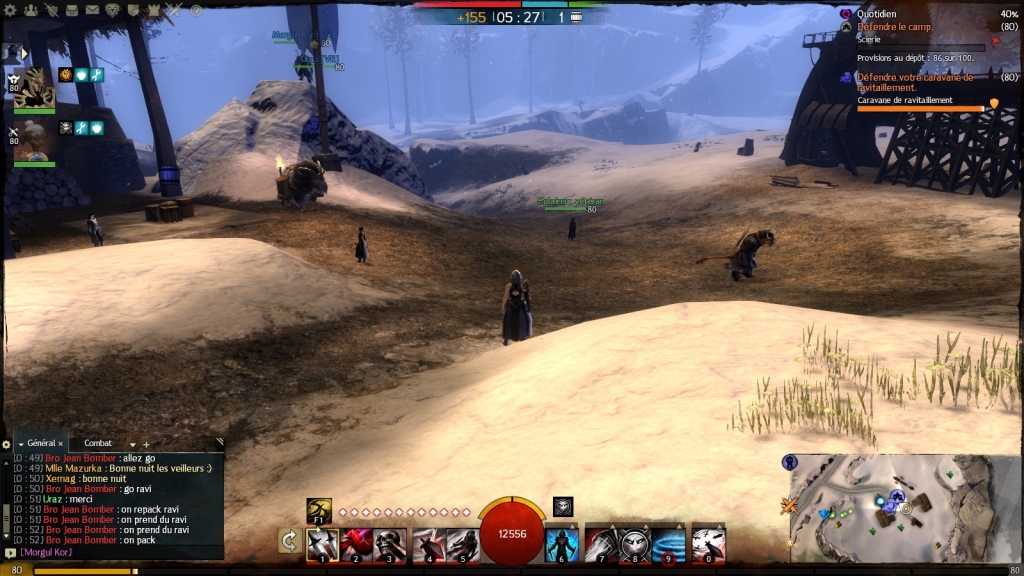1024x576 pixels.
Task: Select the second party member portrait
Action: (x=33, y=141)
